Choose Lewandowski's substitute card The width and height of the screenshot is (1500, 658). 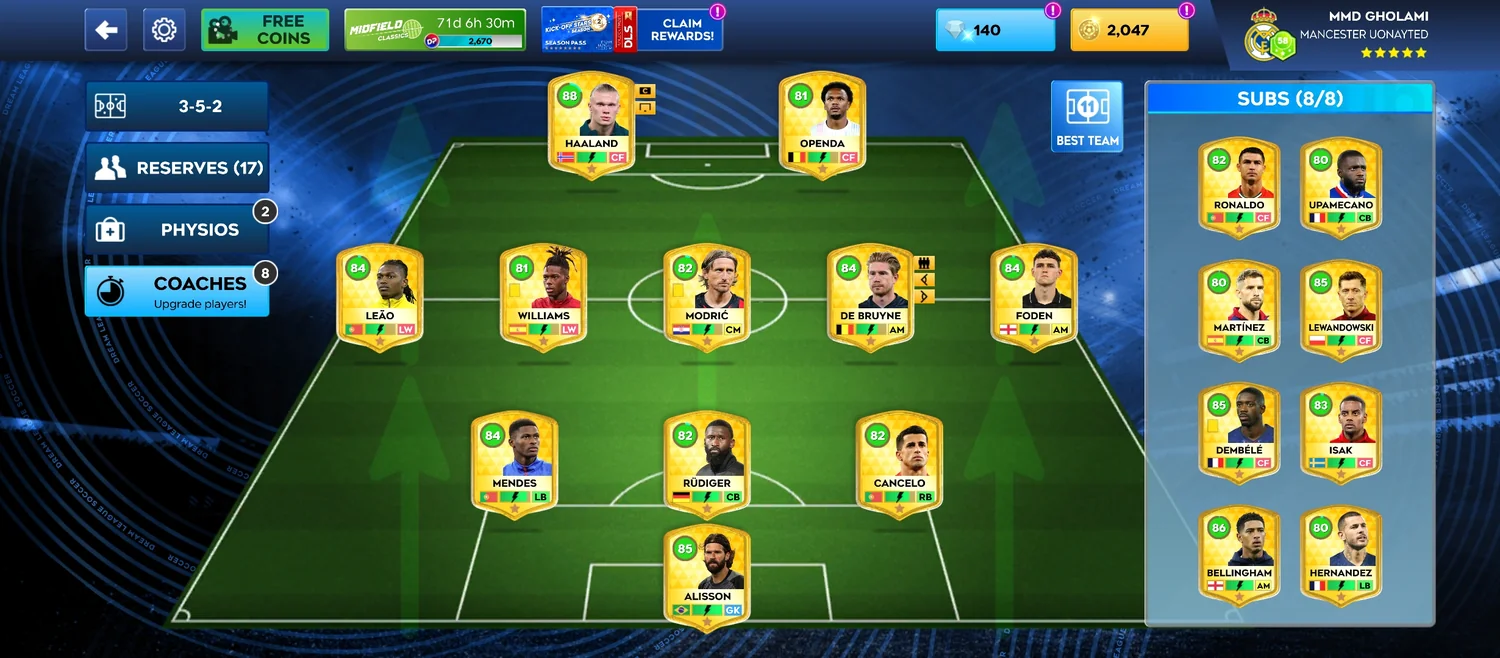click(x=1341, y=308)
